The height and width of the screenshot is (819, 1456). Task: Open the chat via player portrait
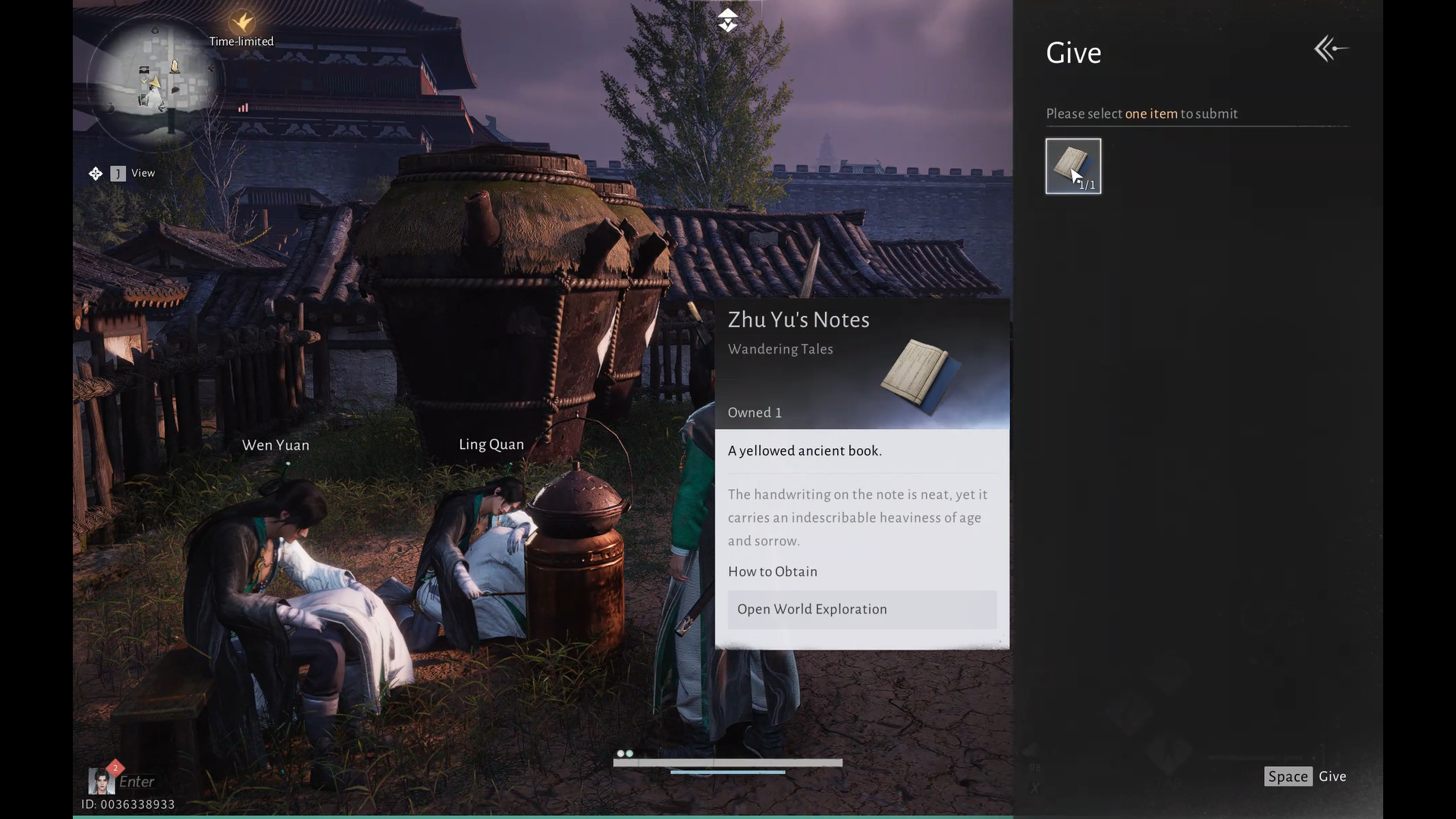[101, 780]
